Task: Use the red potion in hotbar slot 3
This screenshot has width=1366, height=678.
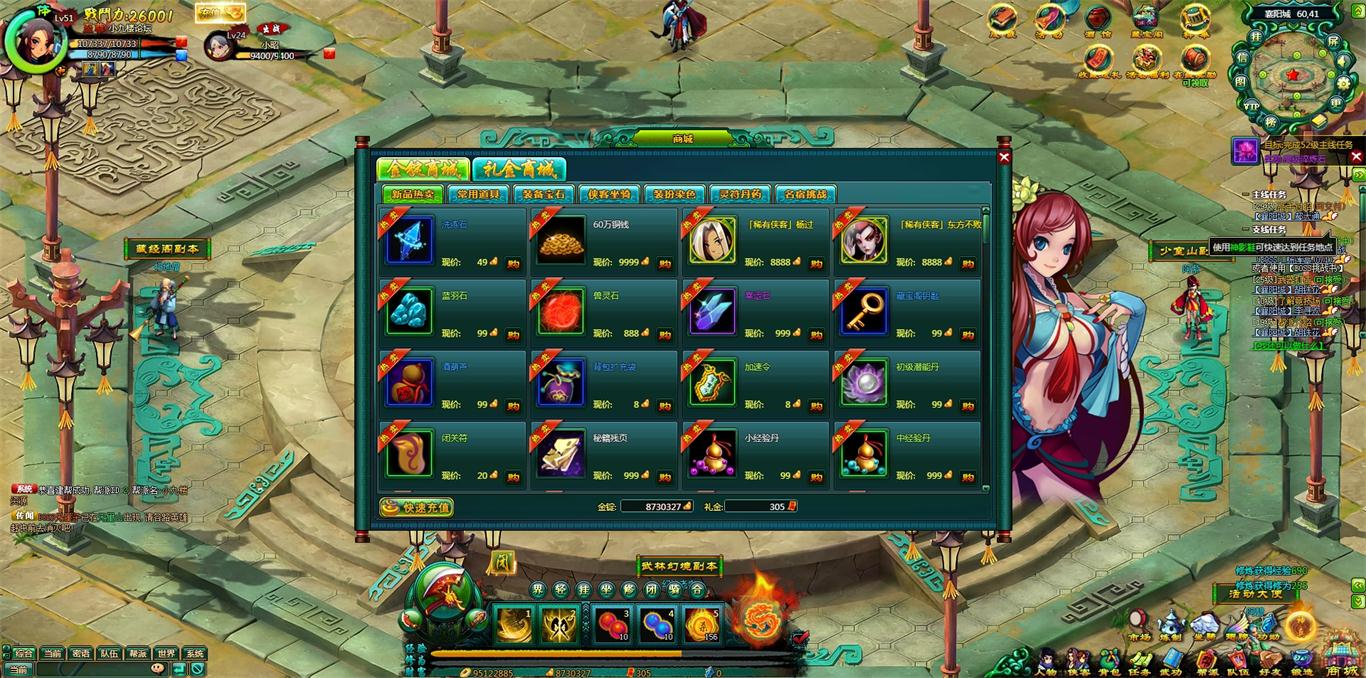Action: coord(612,625)
